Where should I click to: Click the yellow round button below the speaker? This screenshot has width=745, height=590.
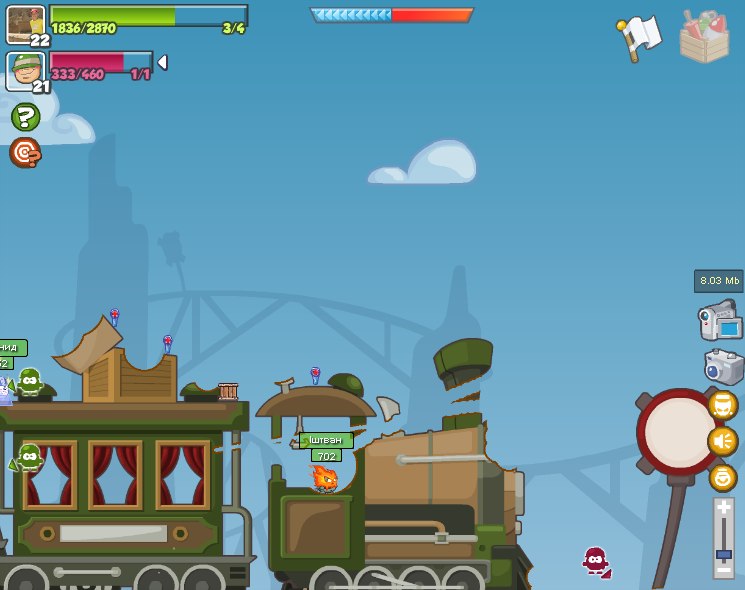pos(723,477)
